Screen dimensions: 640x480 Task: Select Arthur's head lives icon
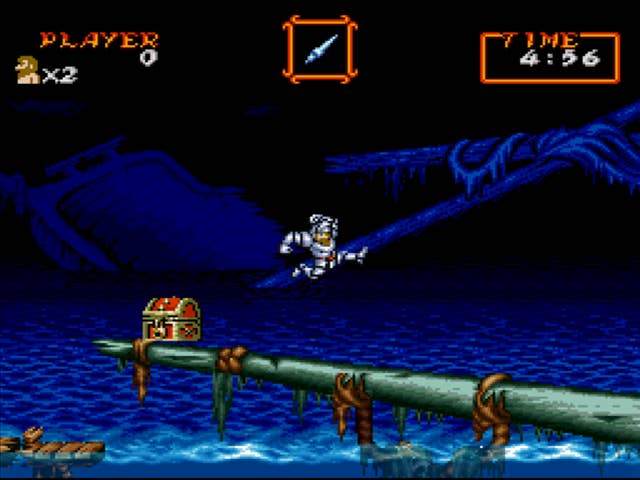(27, 70)
